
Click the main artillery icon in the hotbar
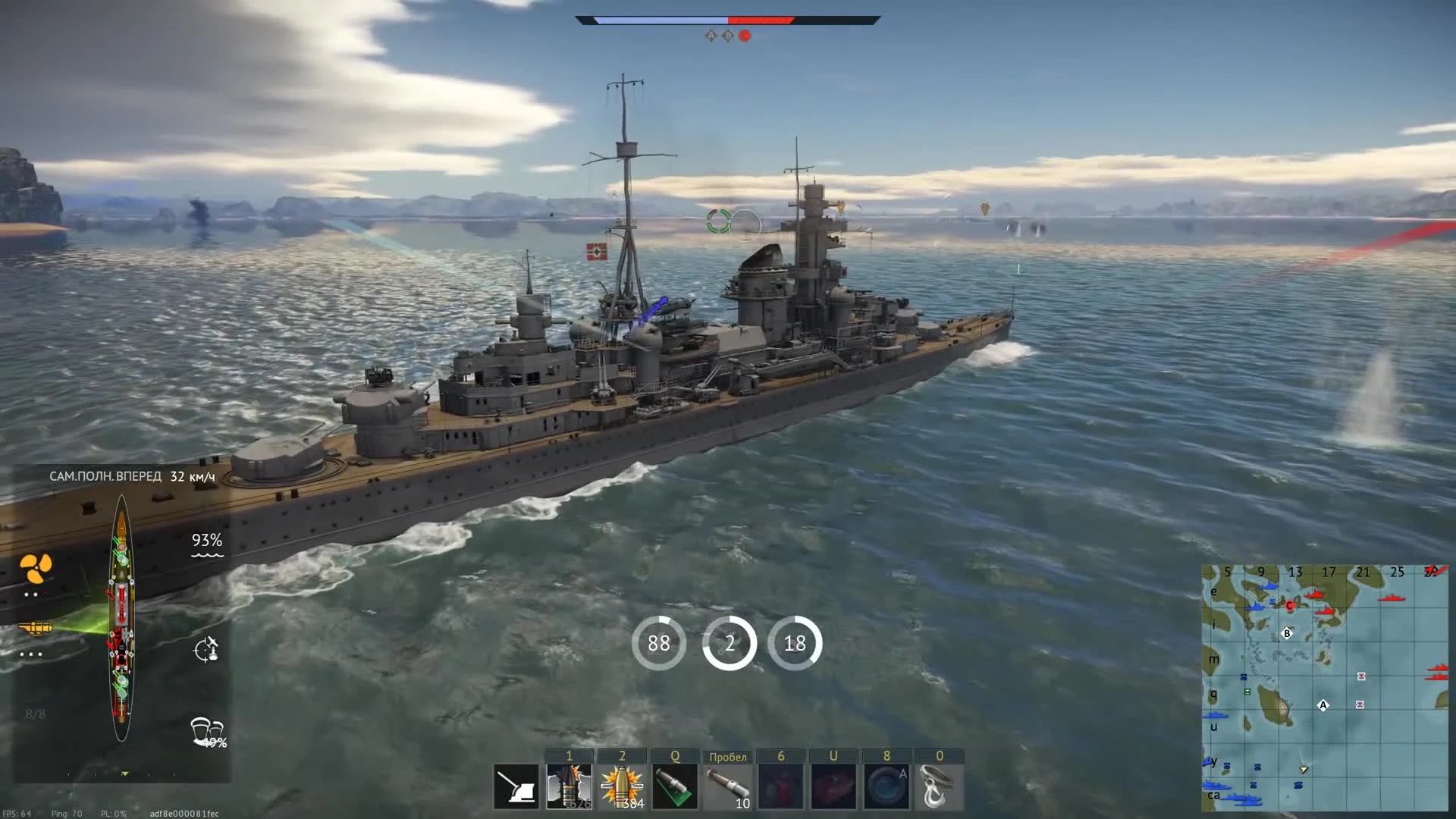pos(516,786)
